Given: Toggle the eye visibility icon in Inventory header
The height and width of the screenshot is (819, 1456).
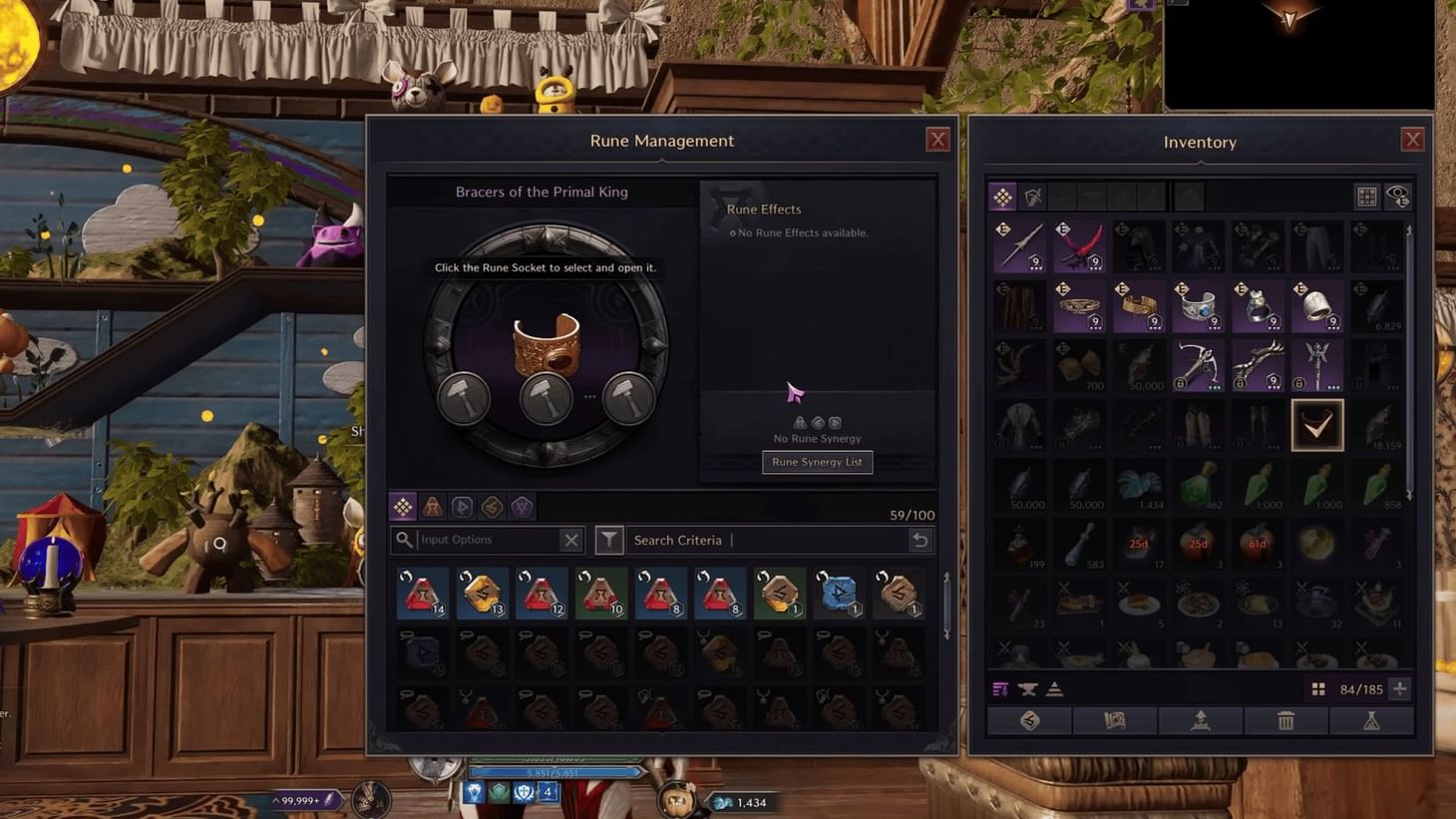Looking at the screenshot, I should [x=1397, y=196].
